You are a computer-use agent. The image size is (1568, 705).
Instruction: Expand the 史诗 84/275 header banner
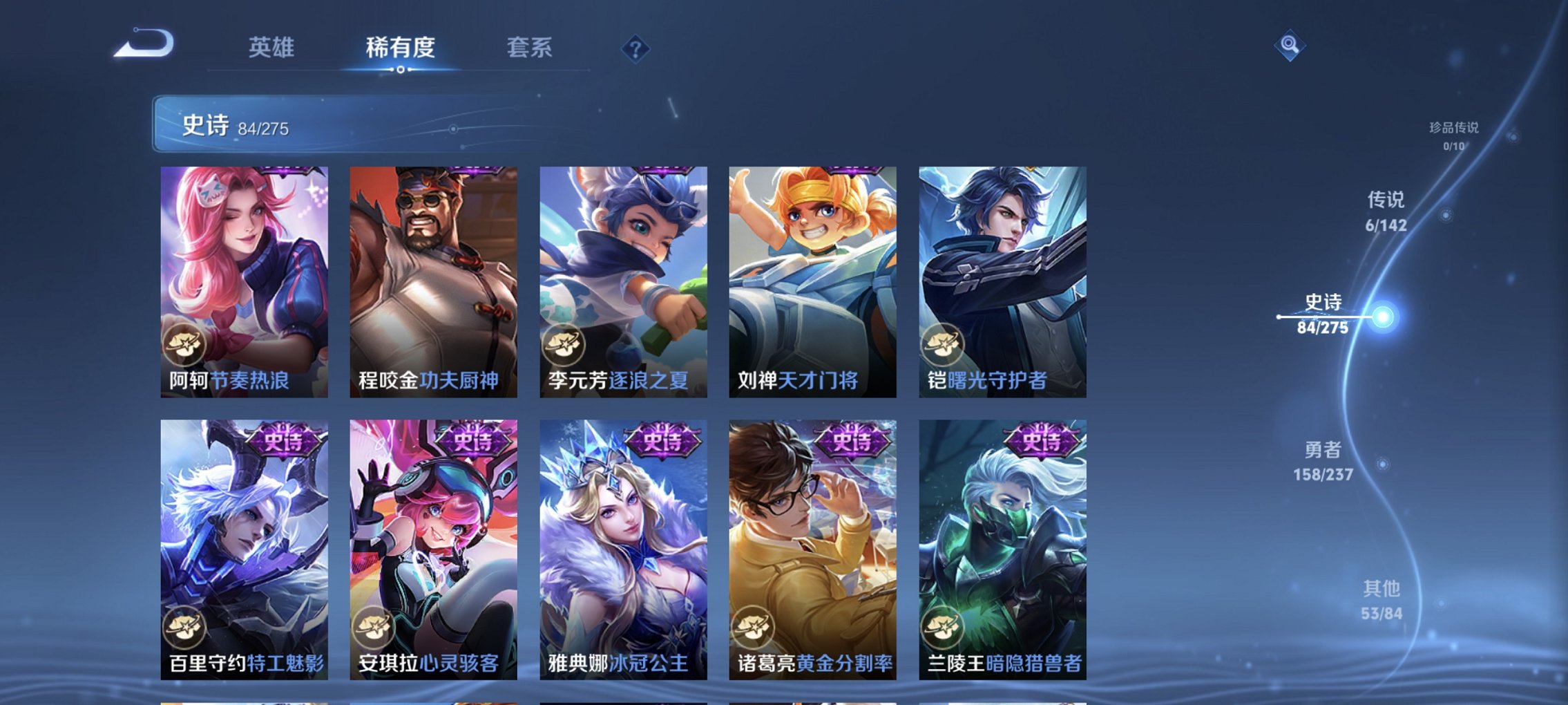[x=345, y=124]
